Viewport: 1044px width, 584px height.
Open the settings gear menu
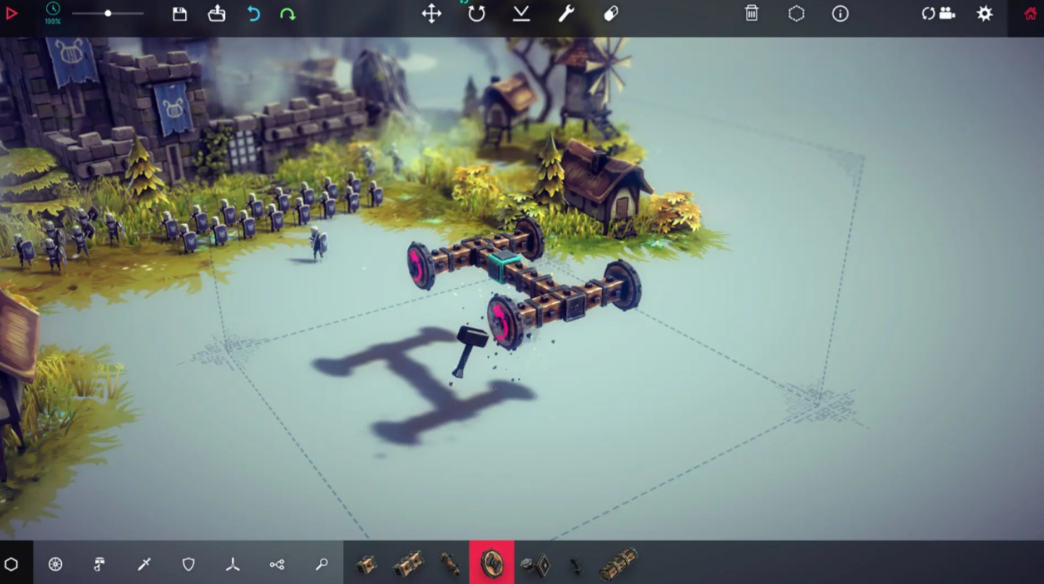tap(985, 14)
